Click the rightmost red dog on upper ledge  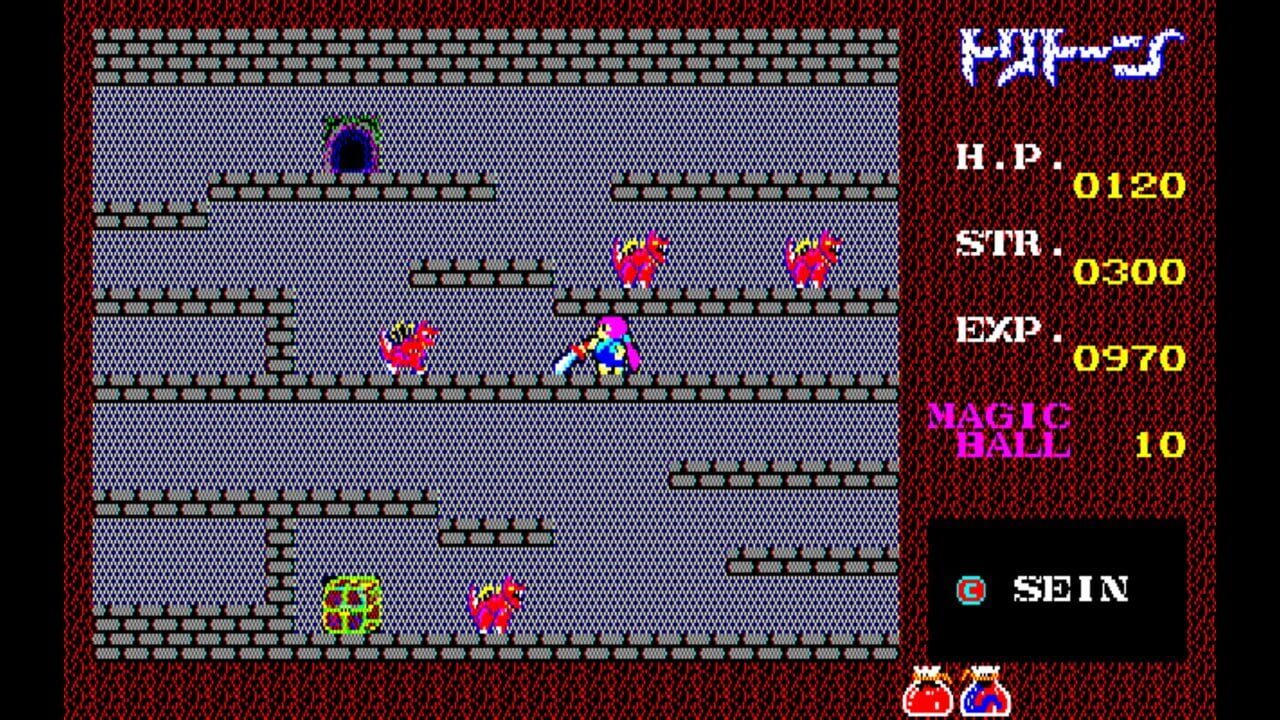coord(810,258)
